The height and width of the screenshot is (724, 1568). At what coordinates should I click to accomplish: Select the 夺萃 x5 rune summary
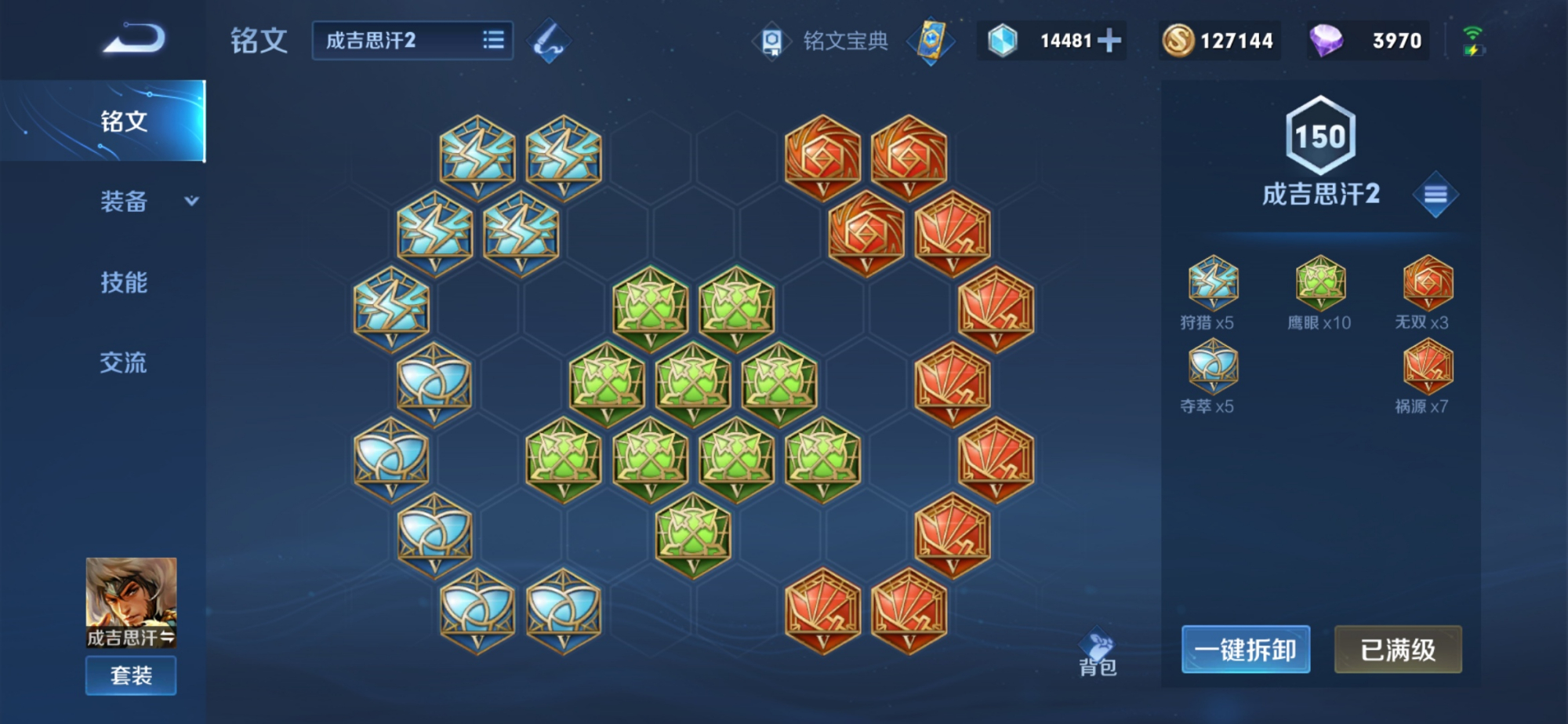pyautogui.click(x=1212, y=376)
